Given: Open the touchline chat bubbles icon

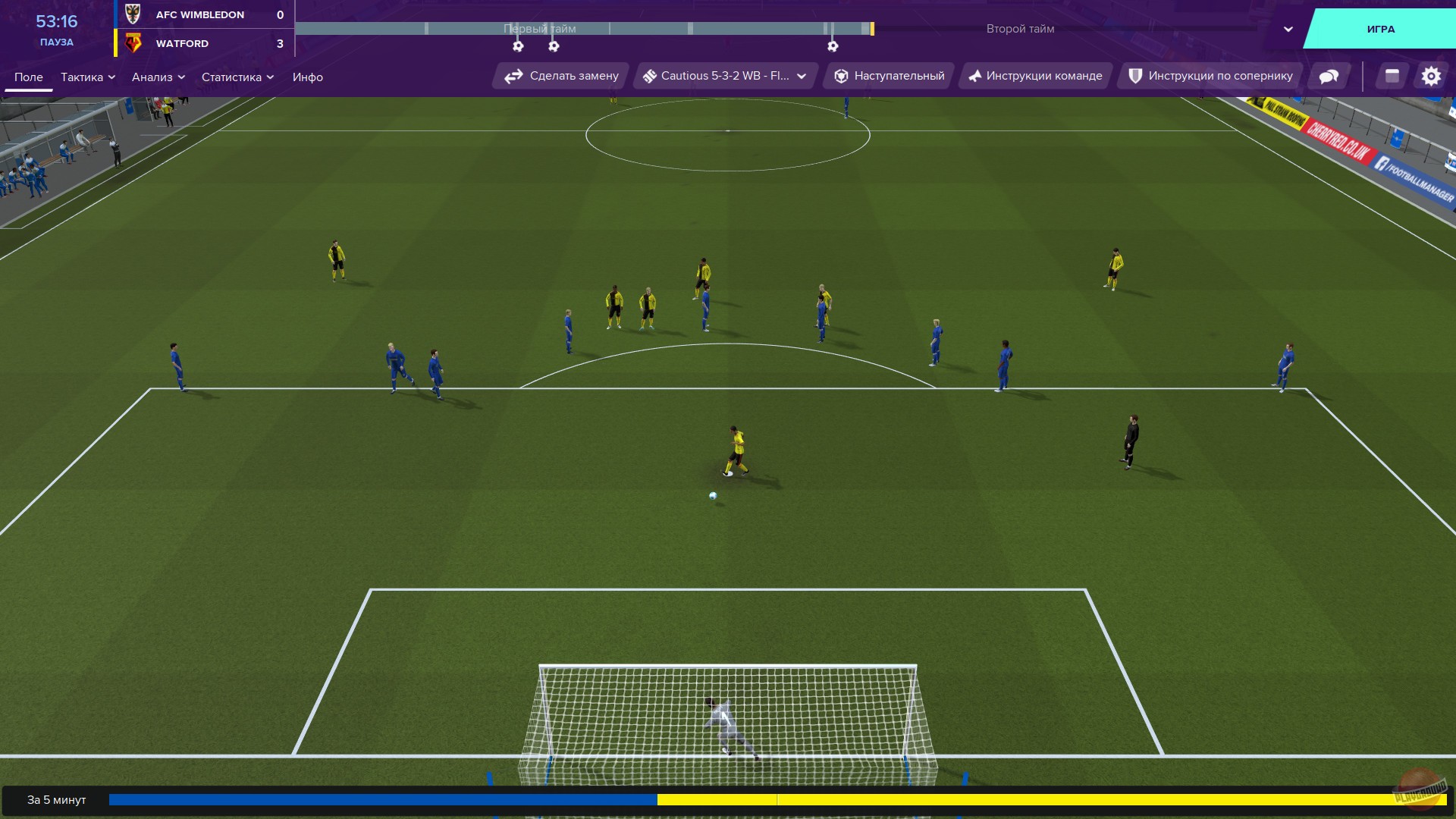Looking at the screenshot, I should tap(1328, 76).
